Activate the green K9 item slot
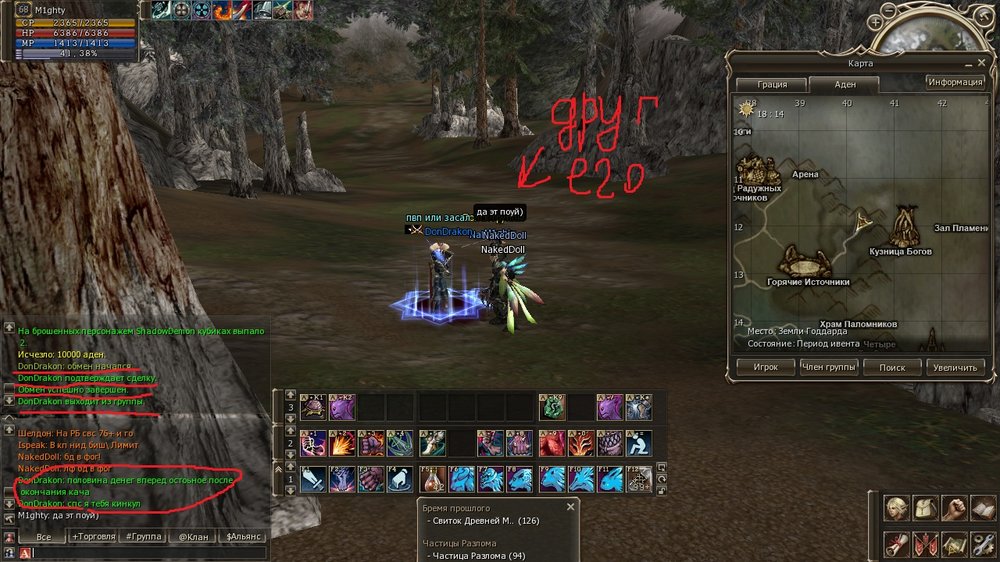 [x=549, y=406]
